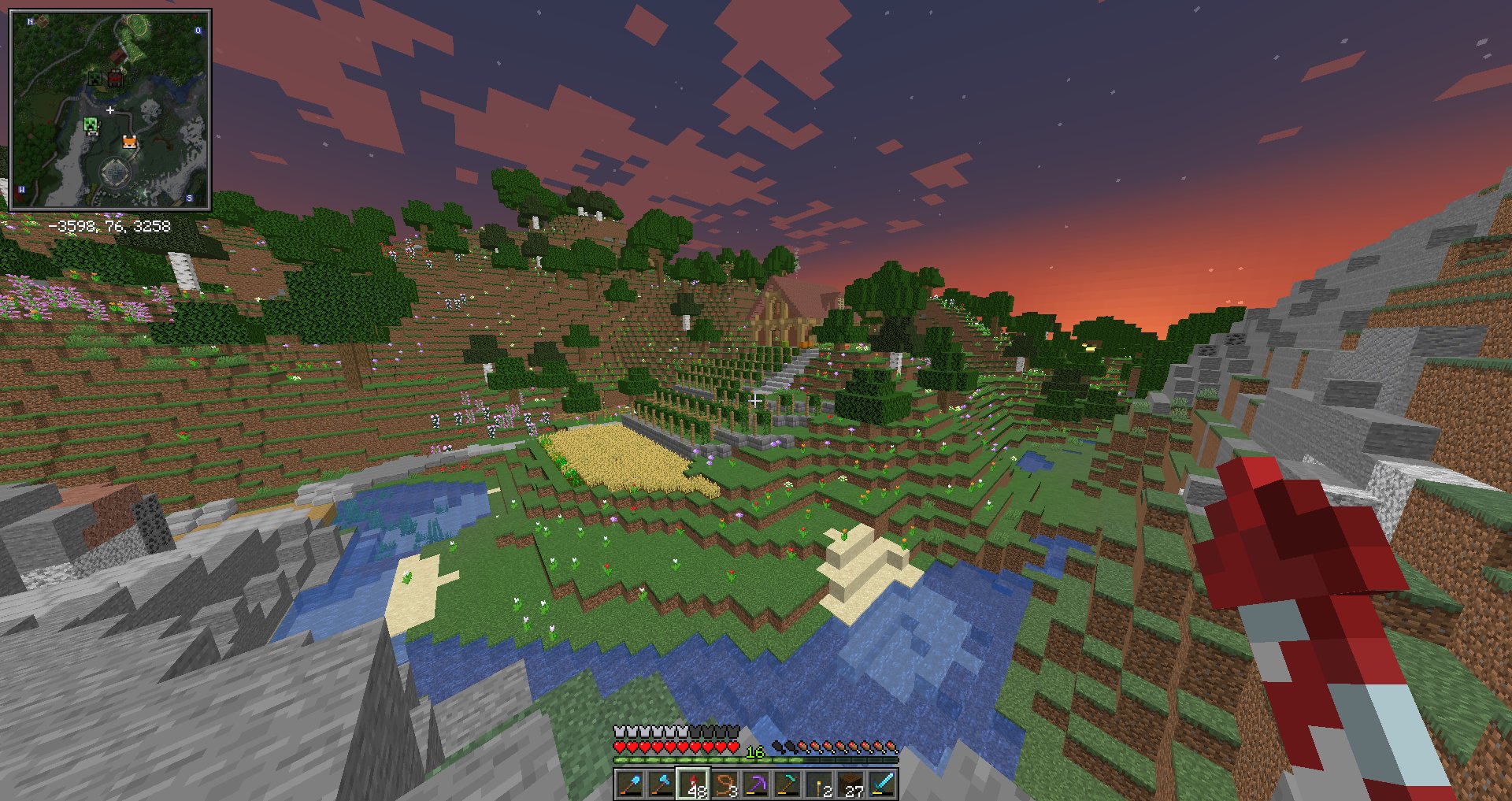The width and height of the screenshot is (1512, 801).
Task: Equip the diamond sword from the hotbar
Action: [x=882, y=784]
